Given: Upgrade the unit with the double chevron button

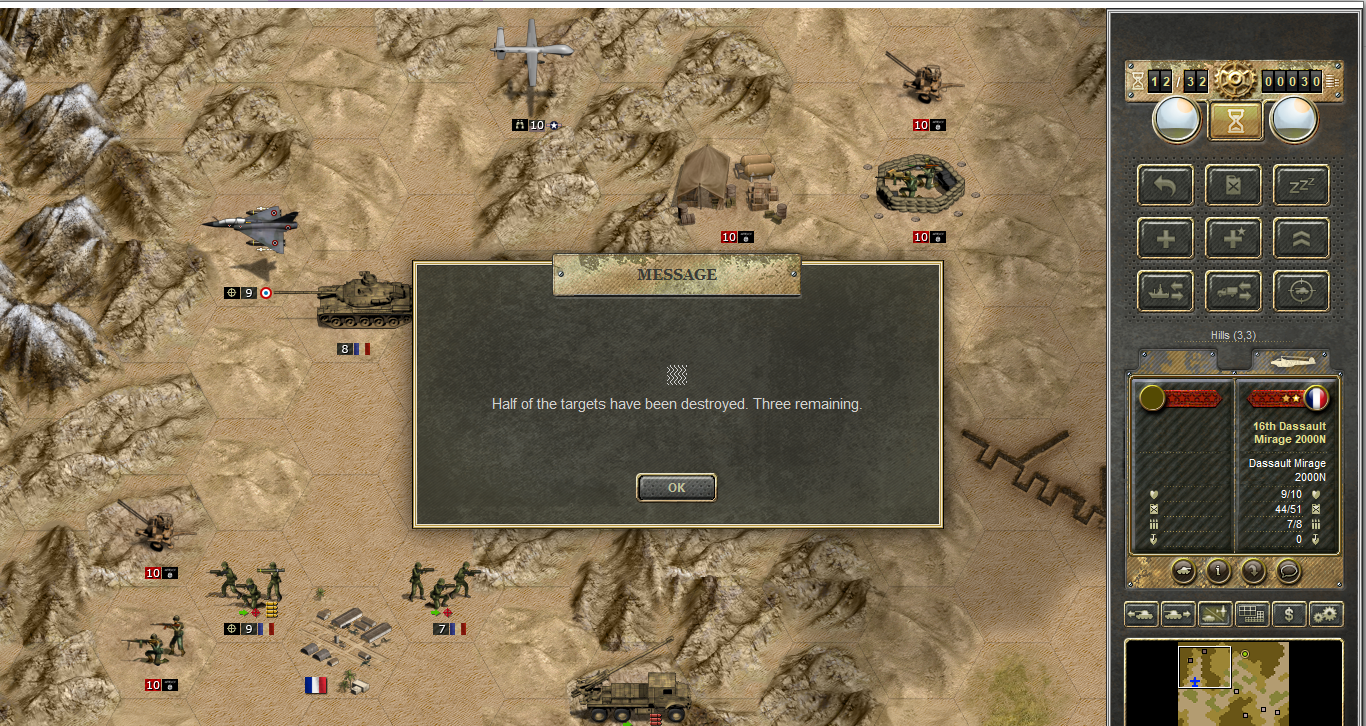Looking at the screenshot, I should pos(1301,239).
